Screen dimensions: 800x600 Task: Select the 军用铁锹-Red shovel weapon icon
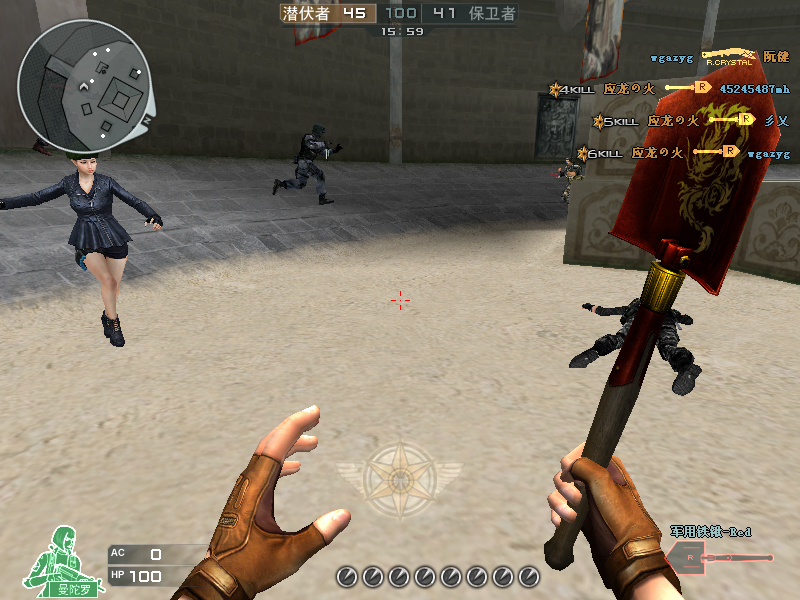(718, 556)
